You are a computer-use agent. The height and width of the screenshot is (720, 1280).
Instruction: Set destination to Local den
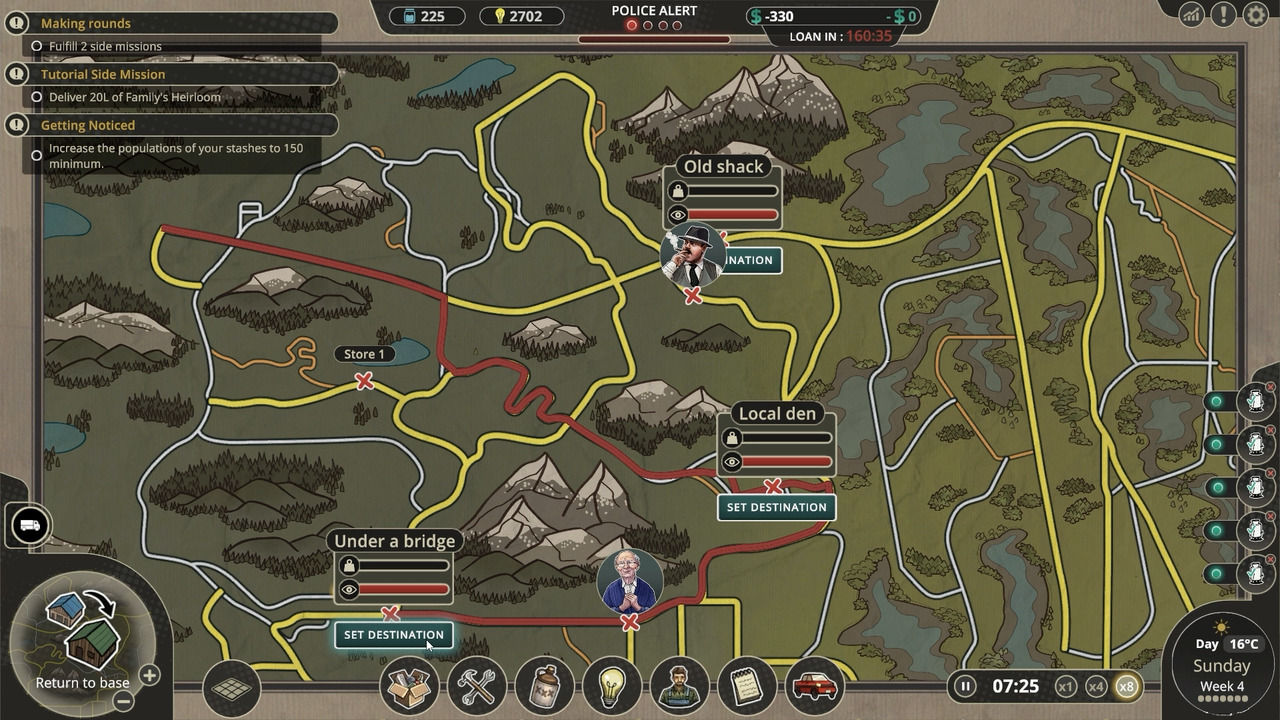[x=776, y=507]
